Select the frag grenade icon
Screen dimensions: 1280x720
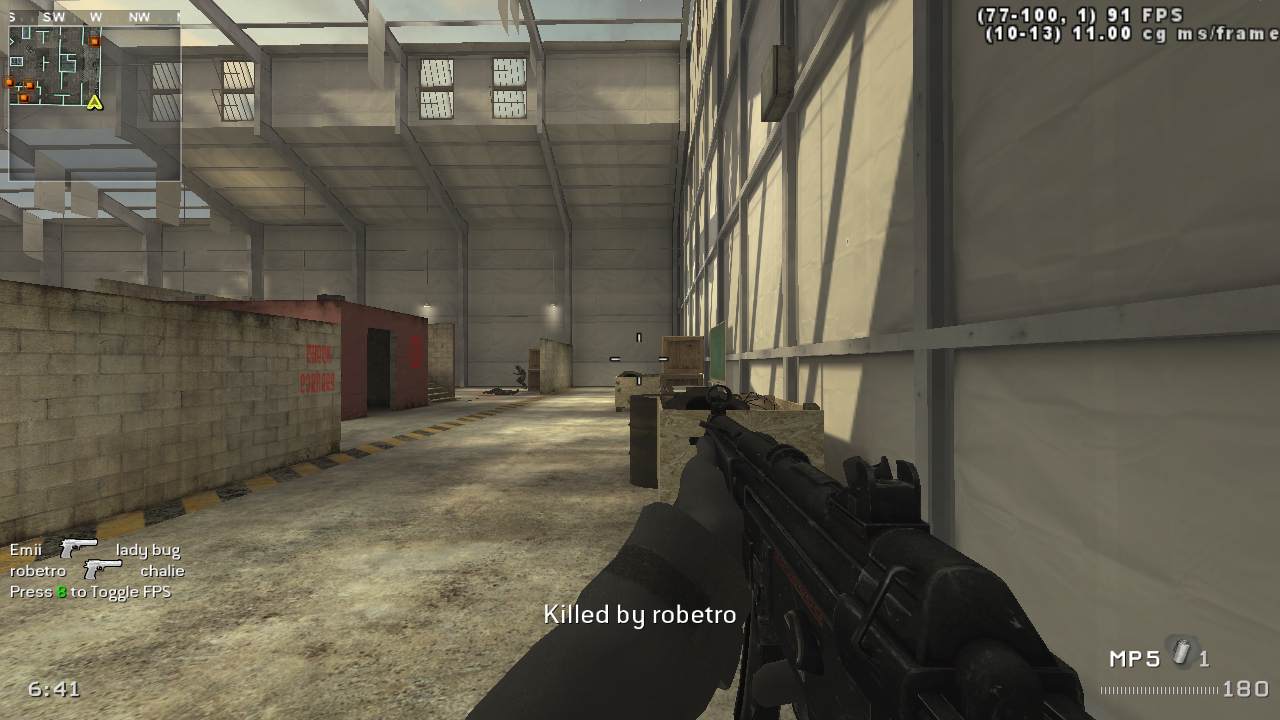coord(1183,654)
